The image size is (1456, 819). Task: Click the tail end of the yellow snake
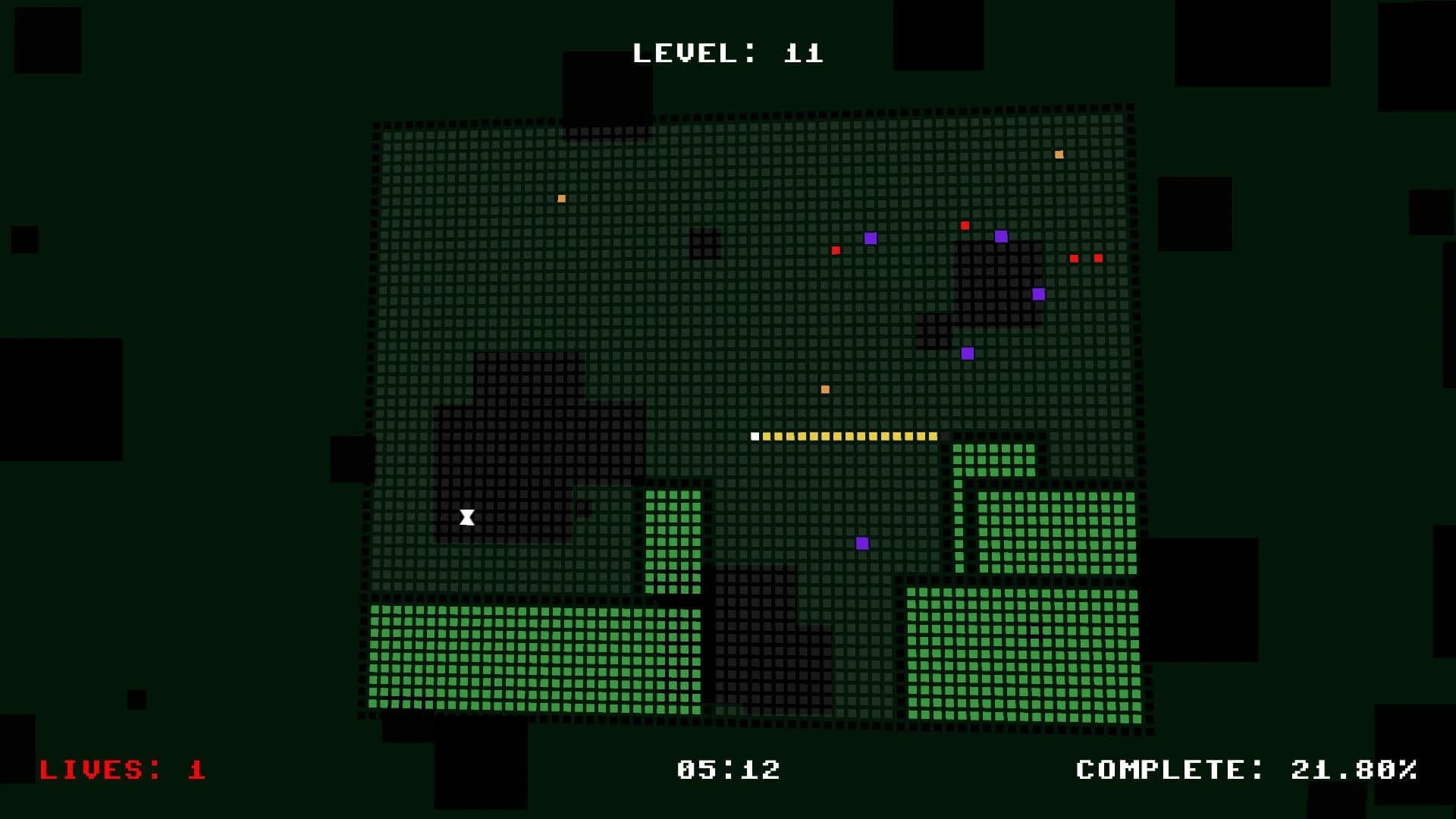[x=933, y=436]
